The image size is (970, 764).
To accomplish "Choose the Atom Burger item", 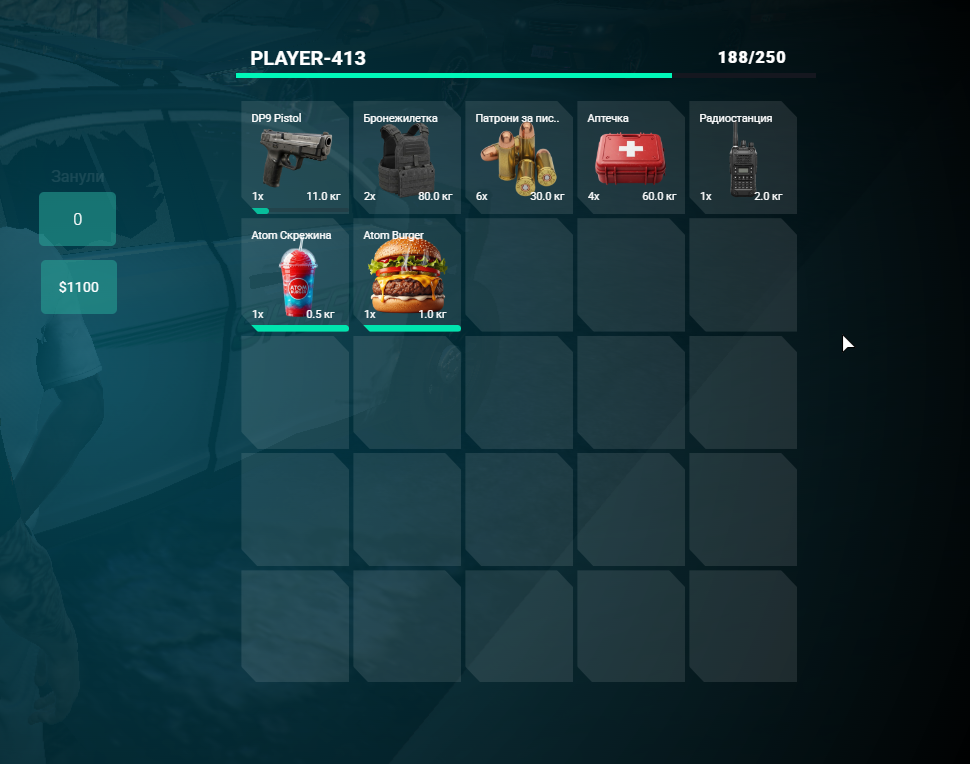I will [x=407, y=275].
